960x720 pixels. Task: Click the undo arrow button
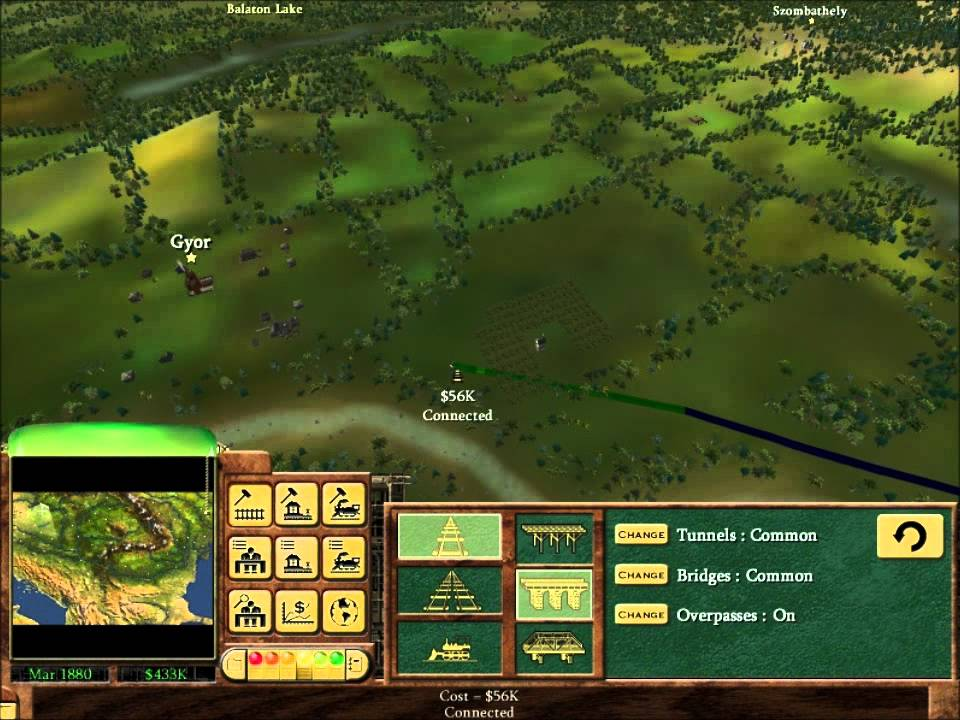pyautogui.click(x=909, y=537)
